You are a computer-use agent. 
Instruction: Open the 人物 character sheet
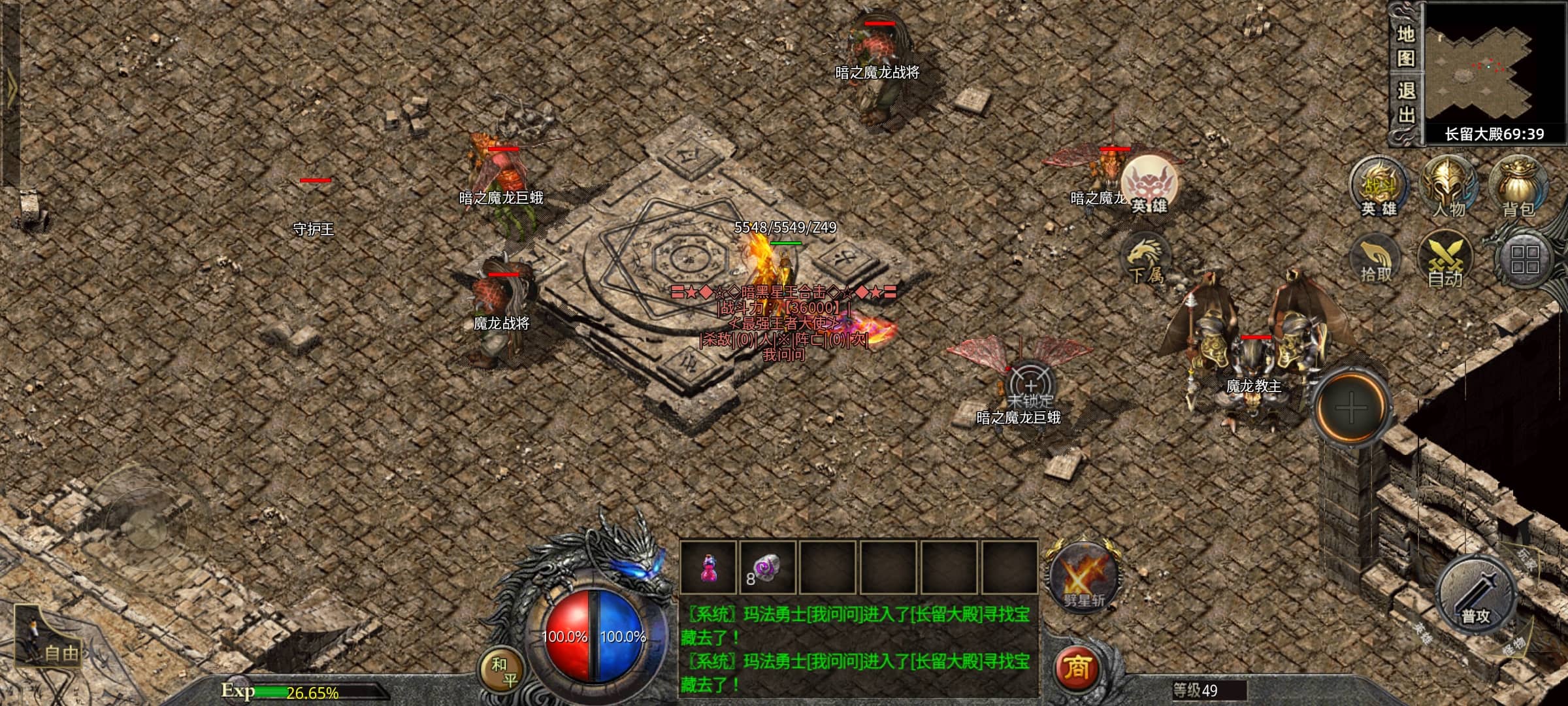(1449, 188)
